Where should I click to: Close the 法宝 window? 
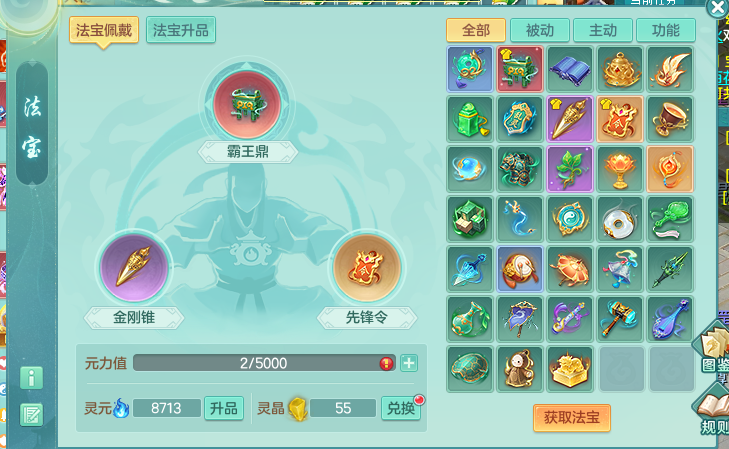tap(716, 8)
